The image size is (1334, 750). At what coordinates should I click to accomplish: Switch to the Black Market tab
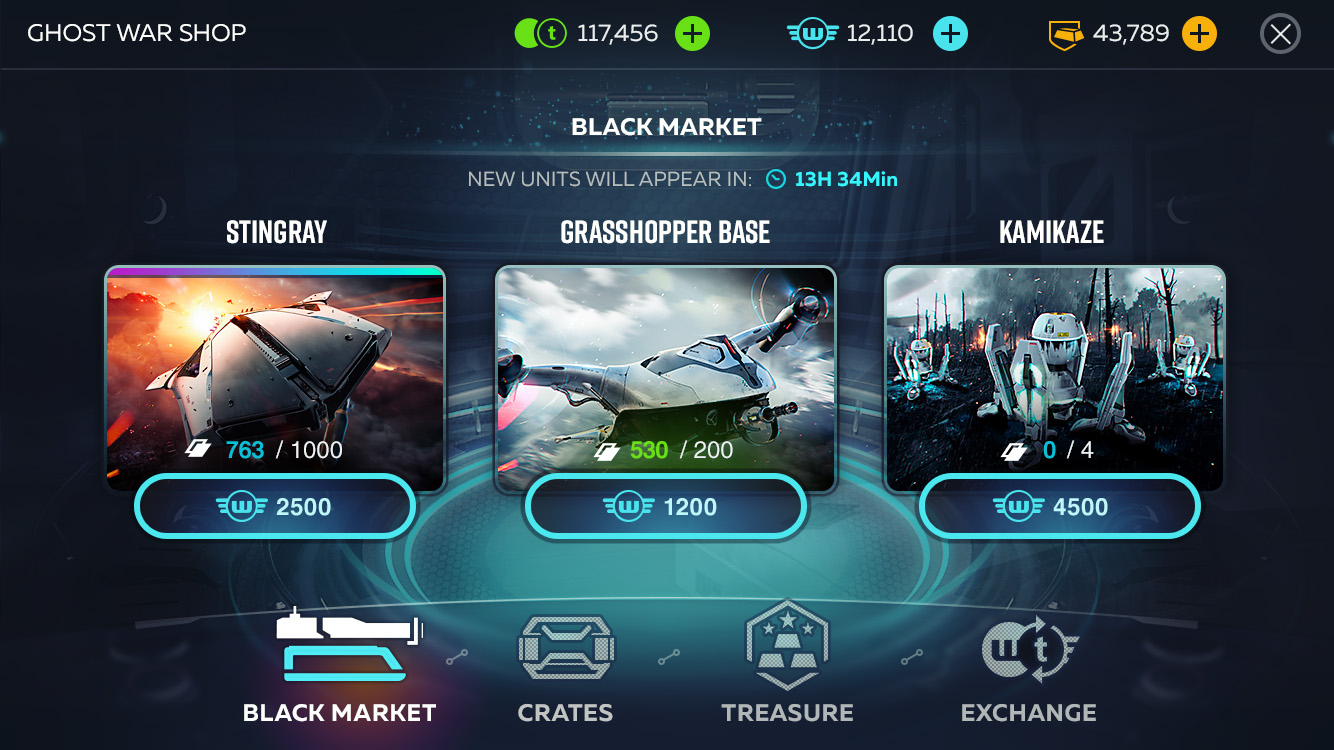[340, 665]
